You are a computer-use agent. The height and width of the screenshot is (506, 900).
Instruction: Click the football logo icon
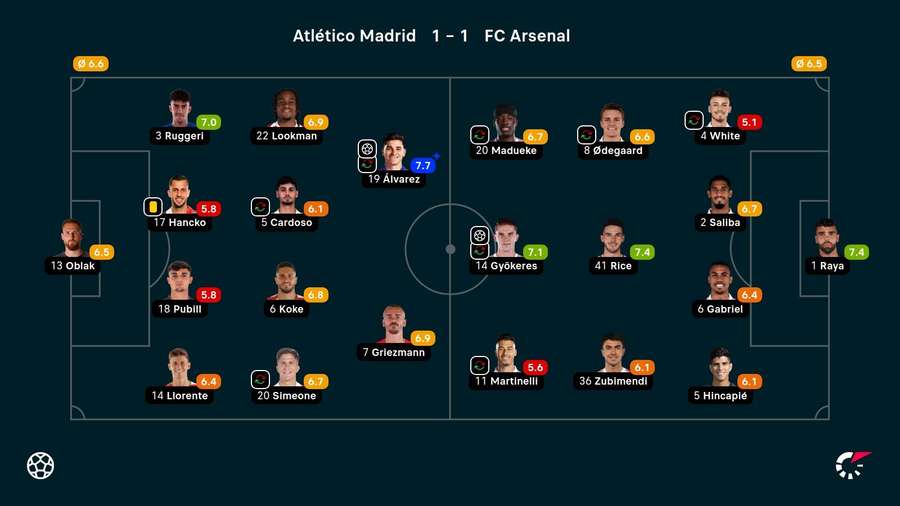[x=41, y=465]
